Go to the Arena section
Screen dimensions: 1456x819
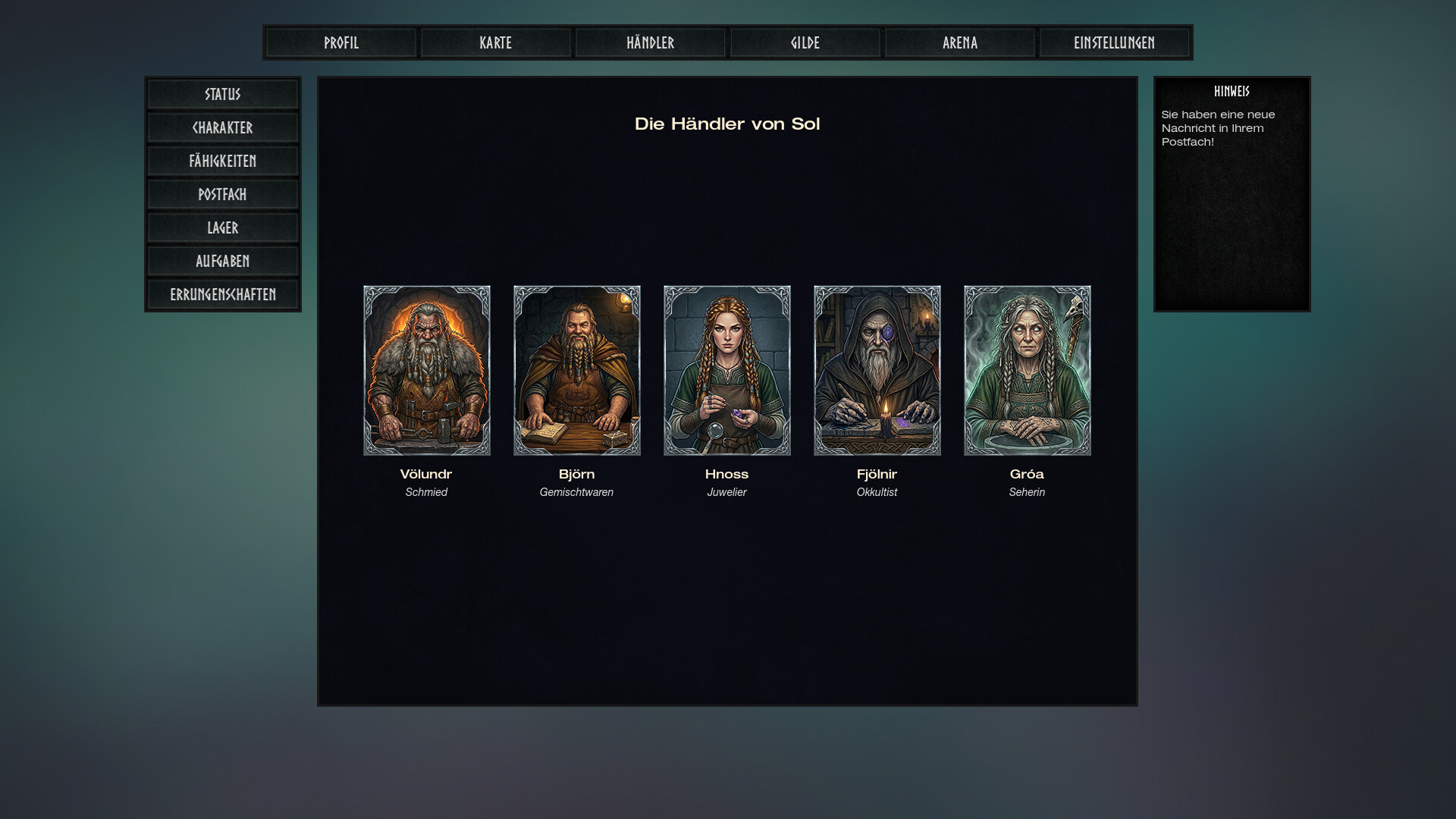[959, 42]
